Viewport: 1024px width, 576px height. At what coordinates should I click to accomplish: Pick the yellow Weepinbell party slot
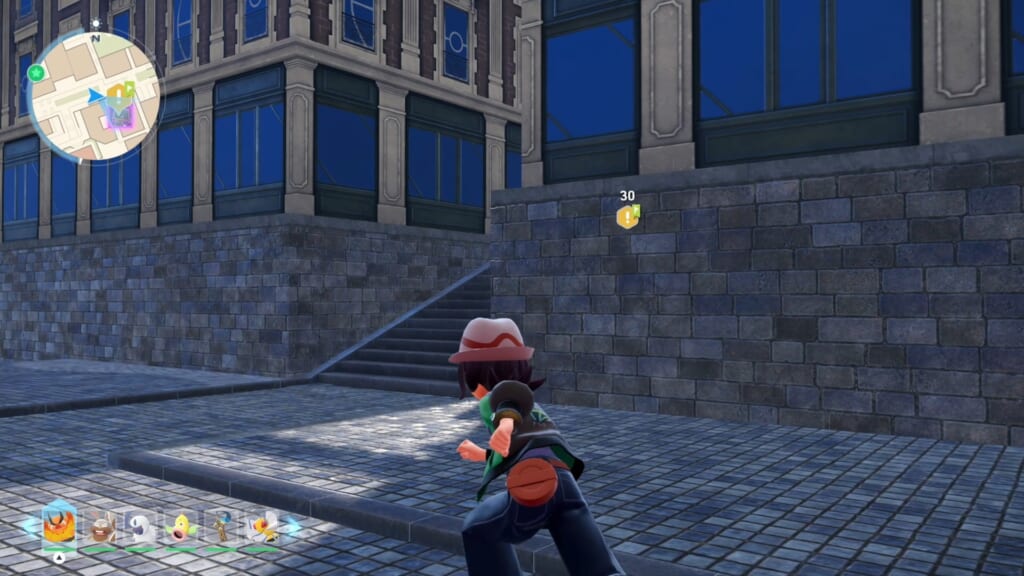pyautogui.click(x=180, y=527)
